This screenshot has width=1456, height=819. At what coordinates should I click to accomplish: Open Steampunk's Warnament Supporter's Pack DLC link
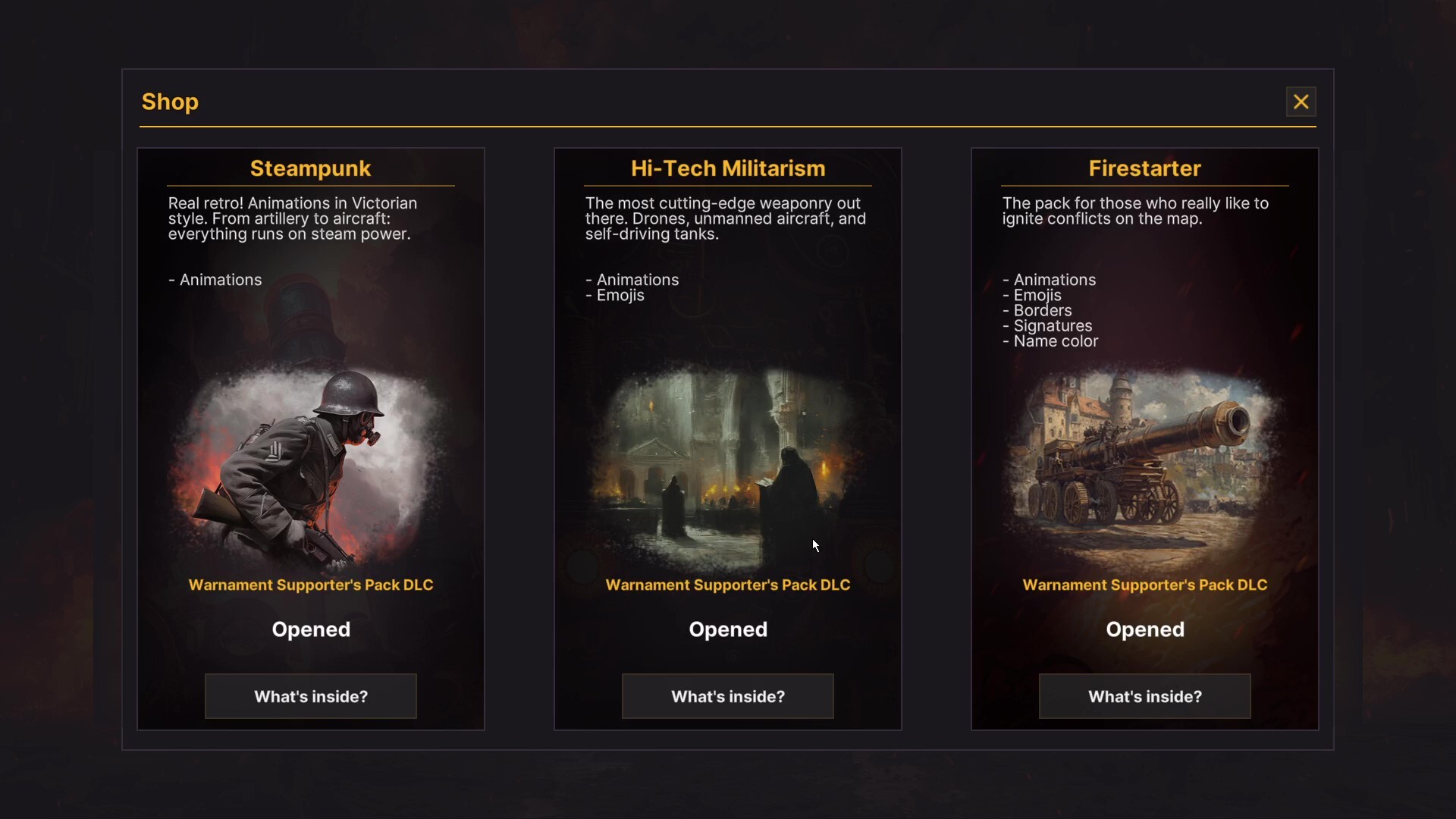coord(311,585)
